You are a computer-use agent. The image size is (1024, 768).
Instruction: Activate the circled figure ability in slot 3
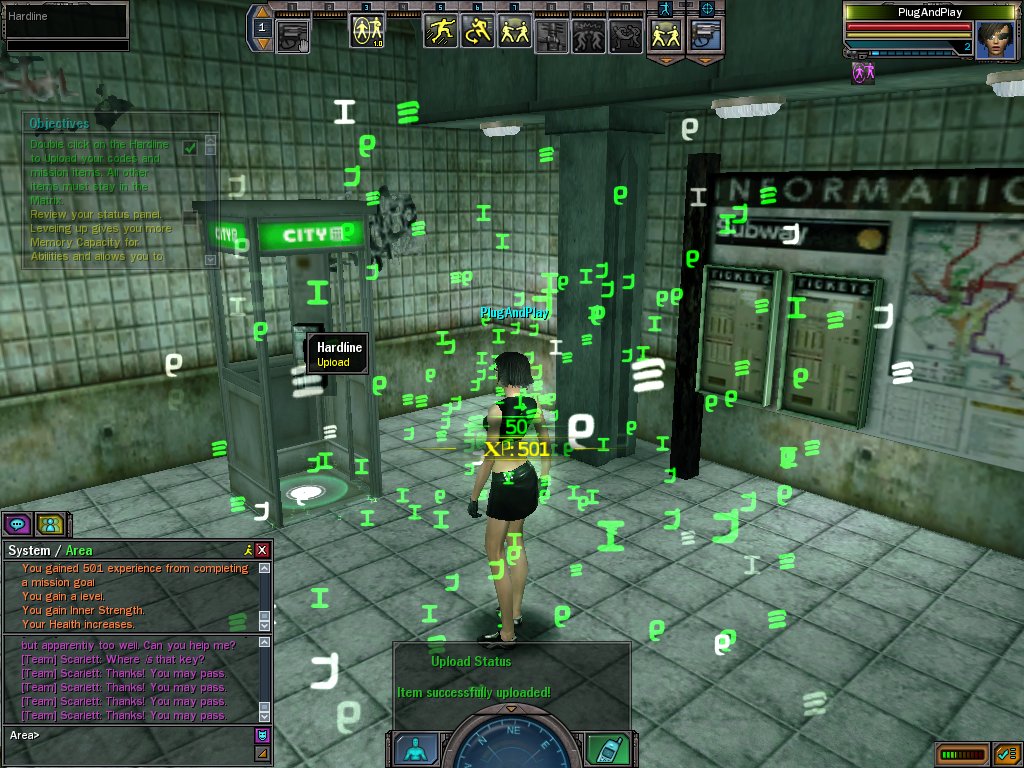coord(366,32)
